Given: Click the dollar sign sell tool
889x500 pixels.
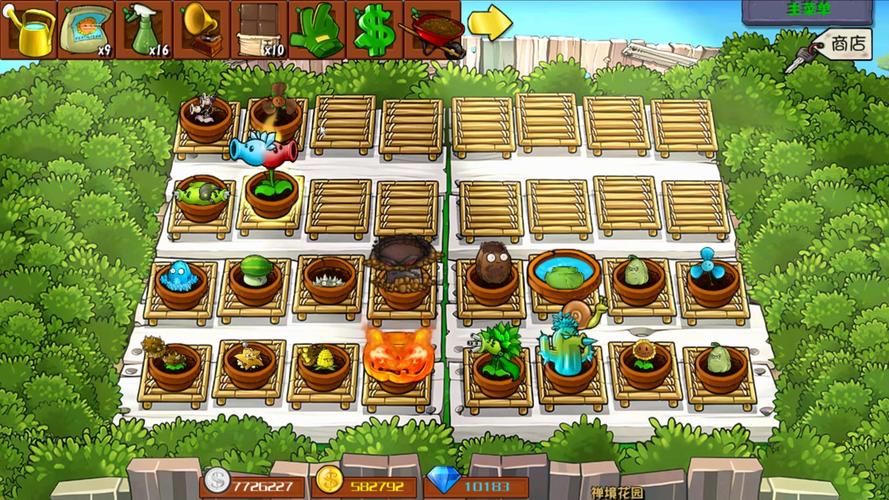Looking at the screenshot, I should 375,30.
